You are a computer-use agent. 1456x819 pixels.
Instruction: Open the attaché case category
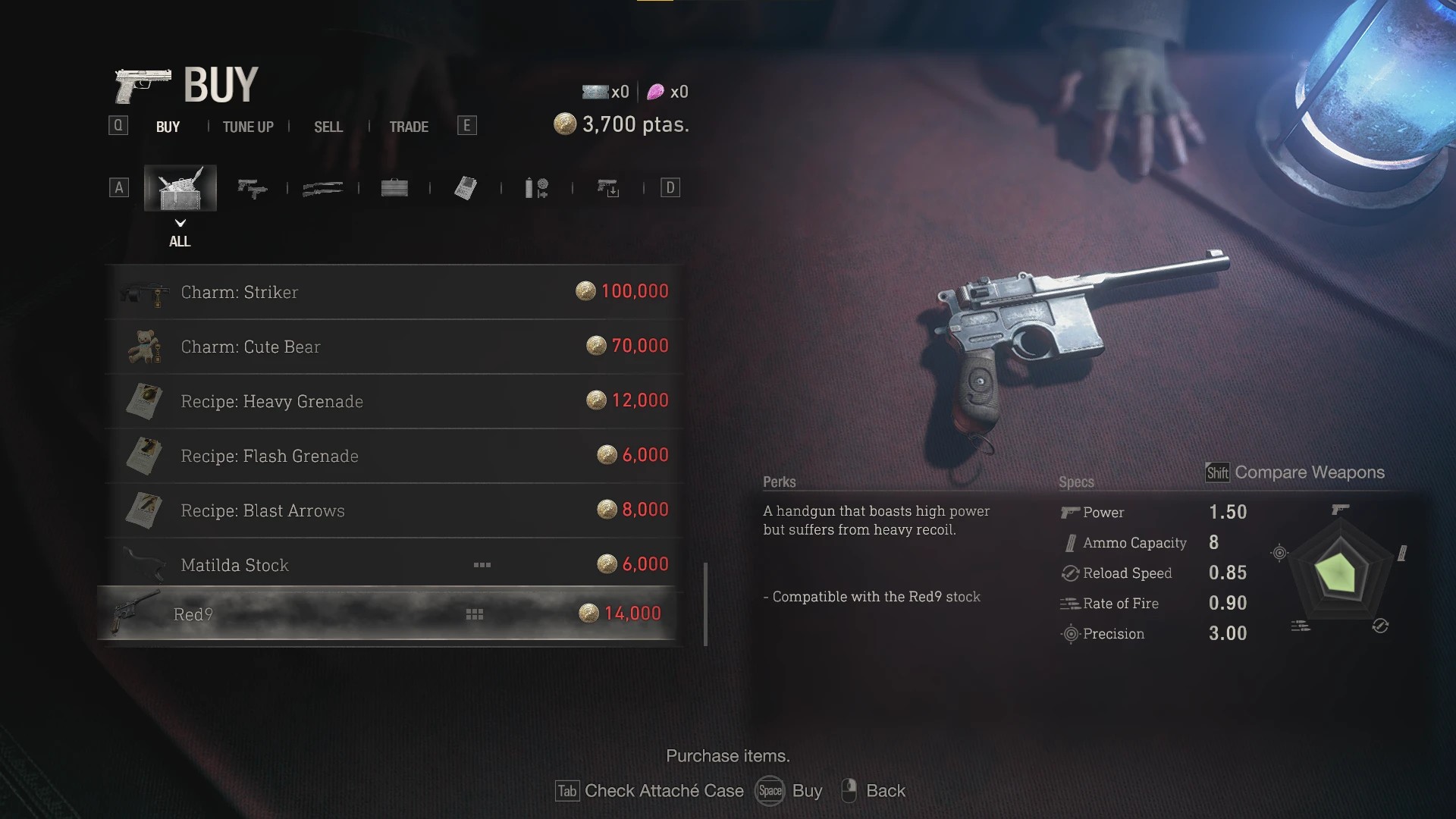[394, 188]
